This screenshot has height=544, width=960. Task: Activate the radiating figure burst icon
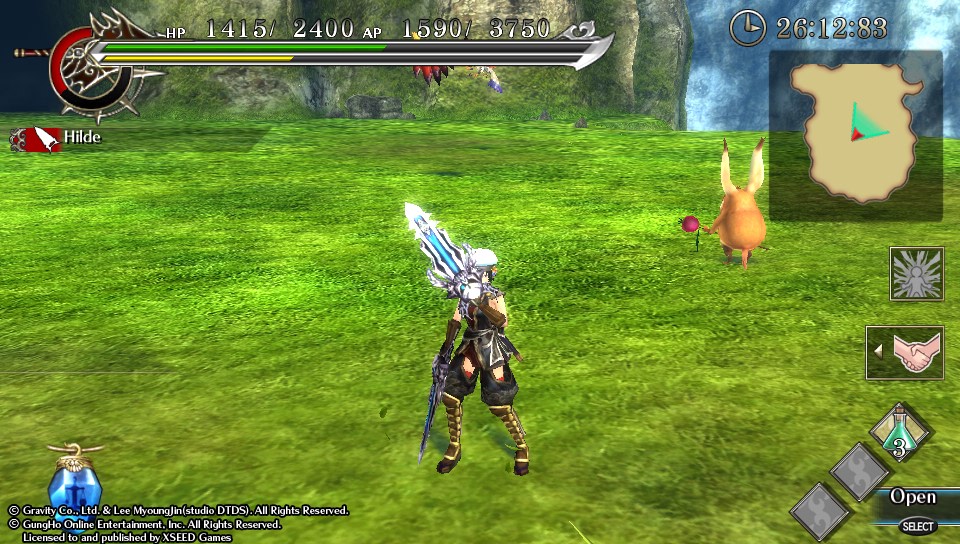pos(916,273)
